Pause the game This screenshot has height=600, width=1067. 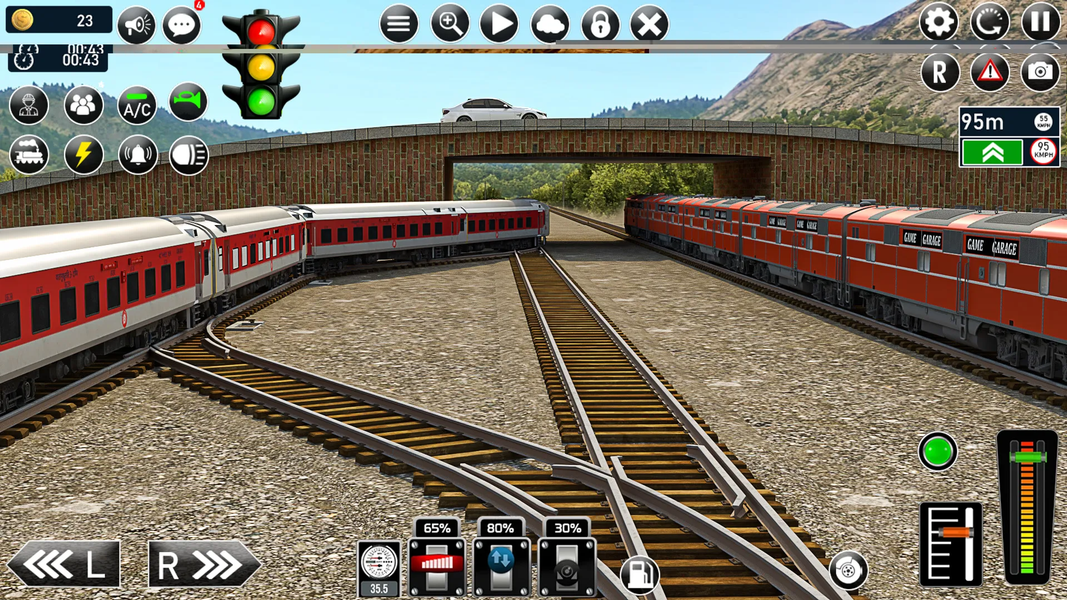tap(1040, 22)
